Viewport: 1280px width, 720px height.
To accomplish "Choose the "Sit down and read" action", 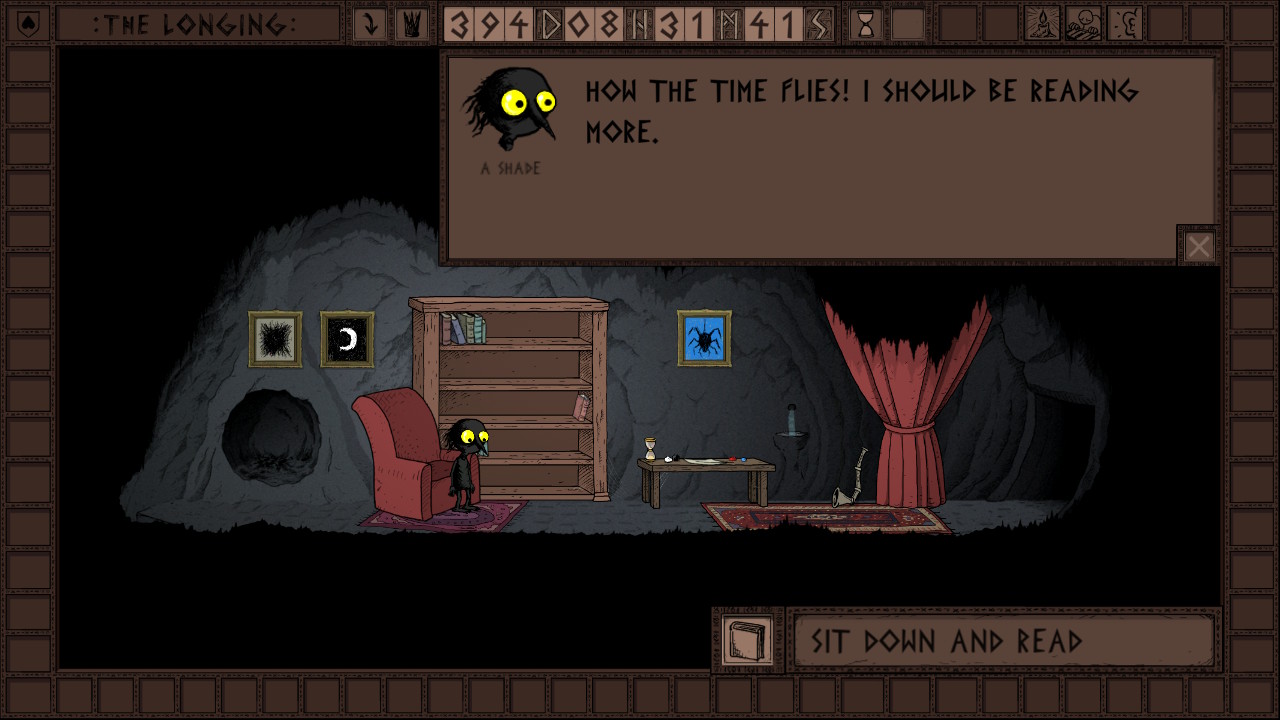I will tap(1003, 641).
